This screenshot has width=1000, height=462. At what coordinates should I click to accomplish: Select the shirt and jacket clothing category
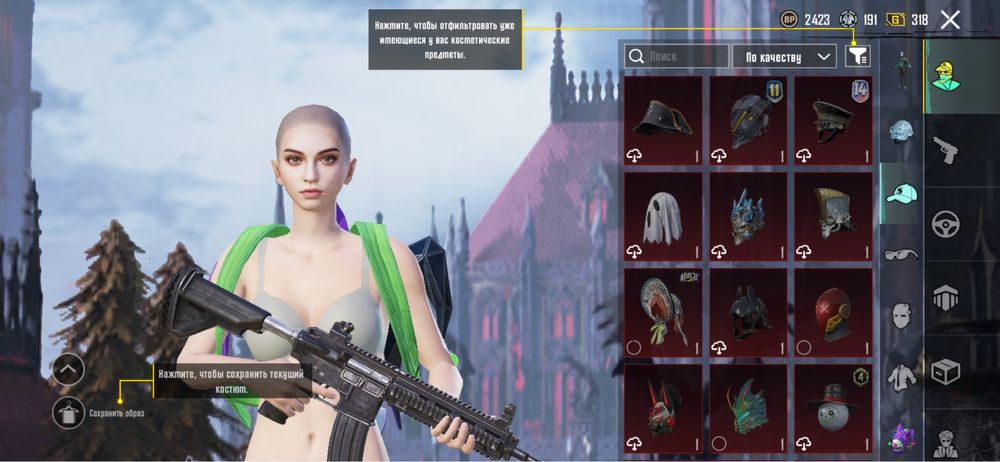tap(902, 376)
